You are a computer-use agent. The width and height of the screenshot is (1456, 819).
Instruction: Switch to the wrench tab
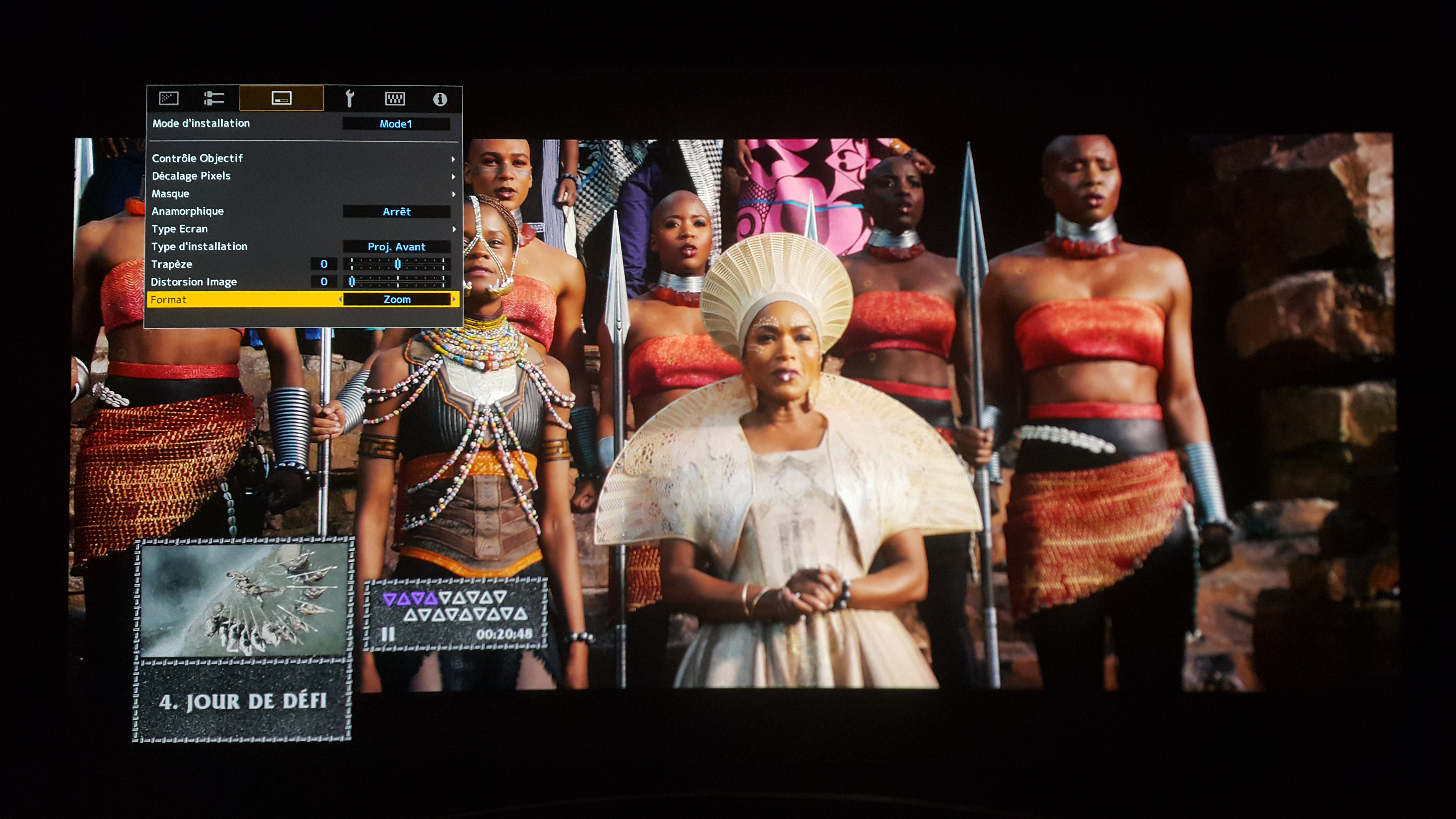click(349, 99)
